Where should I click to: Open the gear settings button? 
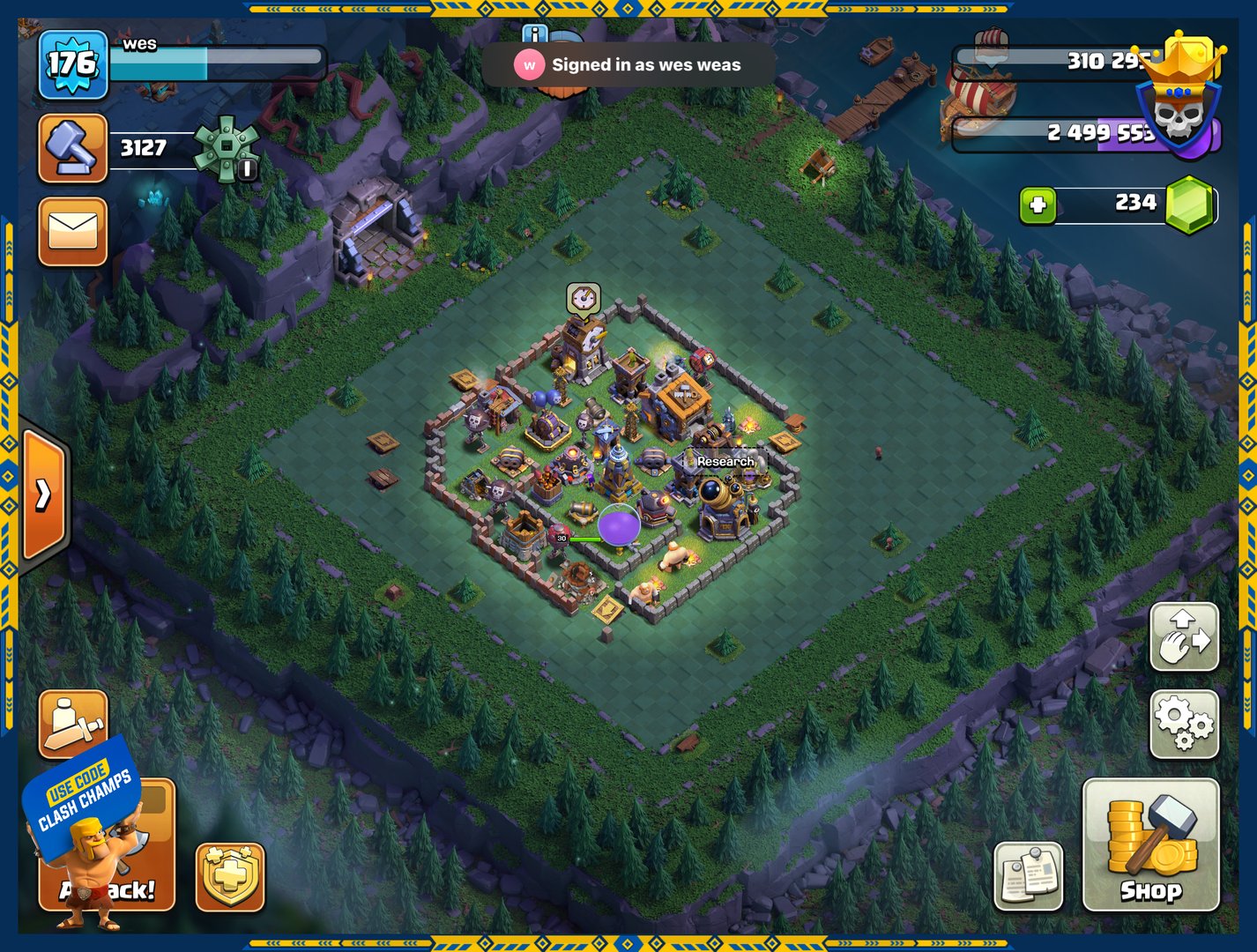[x=1185, y=724]
